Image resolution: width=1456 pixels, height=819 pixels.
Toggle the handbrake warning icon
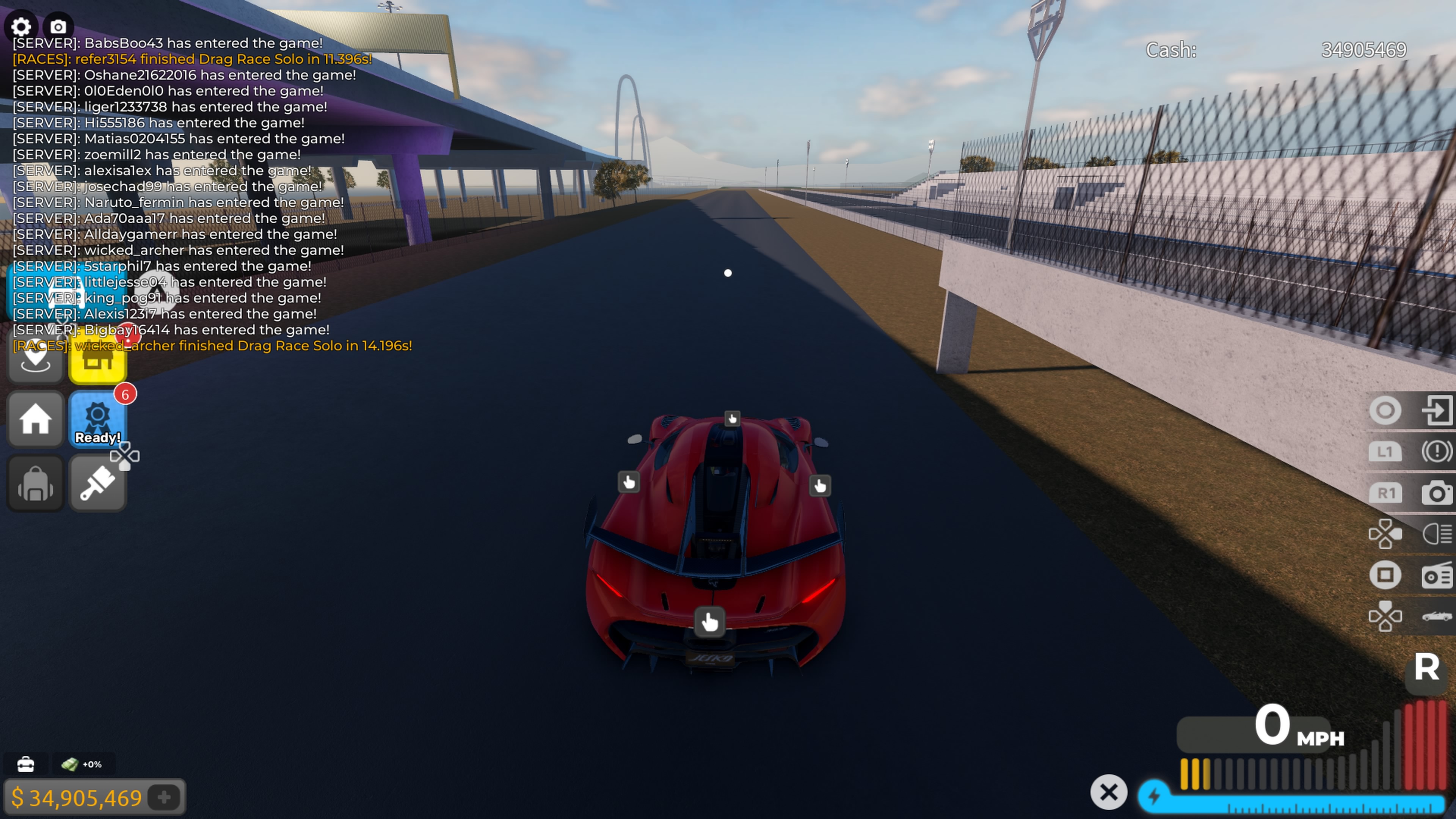1436,451
